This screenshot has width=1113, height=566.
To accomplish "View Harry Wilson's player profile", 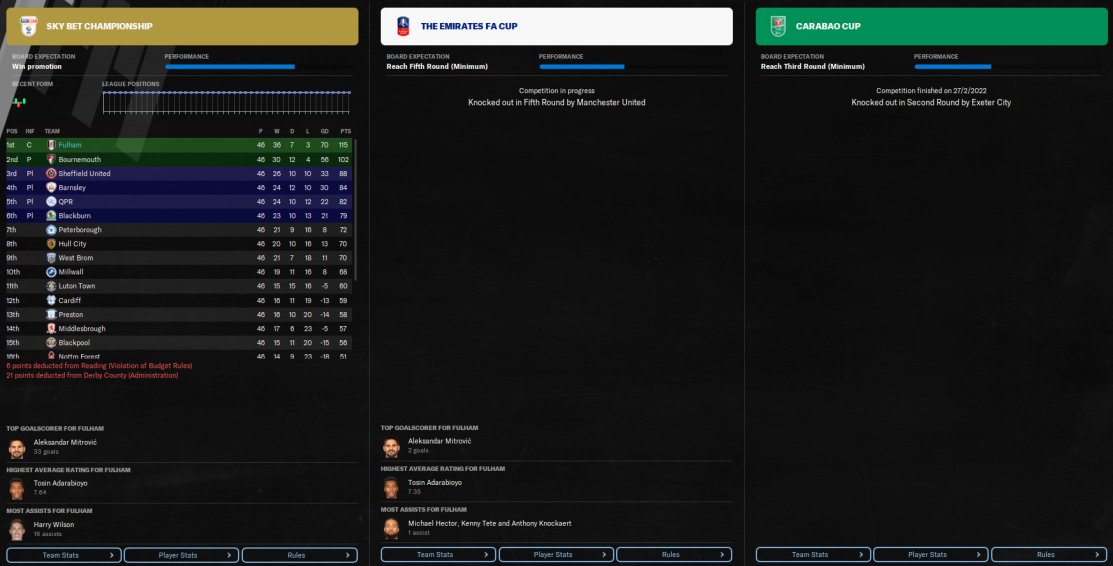I will pos(54,524).
